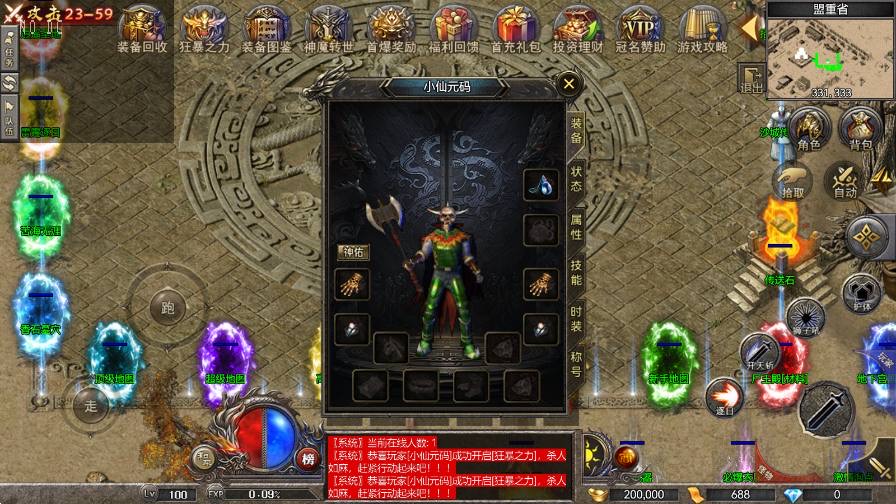Open 首充礼包 gift pack
Image resolution: width=896 pixels, height=504 pixels.
tap(516, 28)
